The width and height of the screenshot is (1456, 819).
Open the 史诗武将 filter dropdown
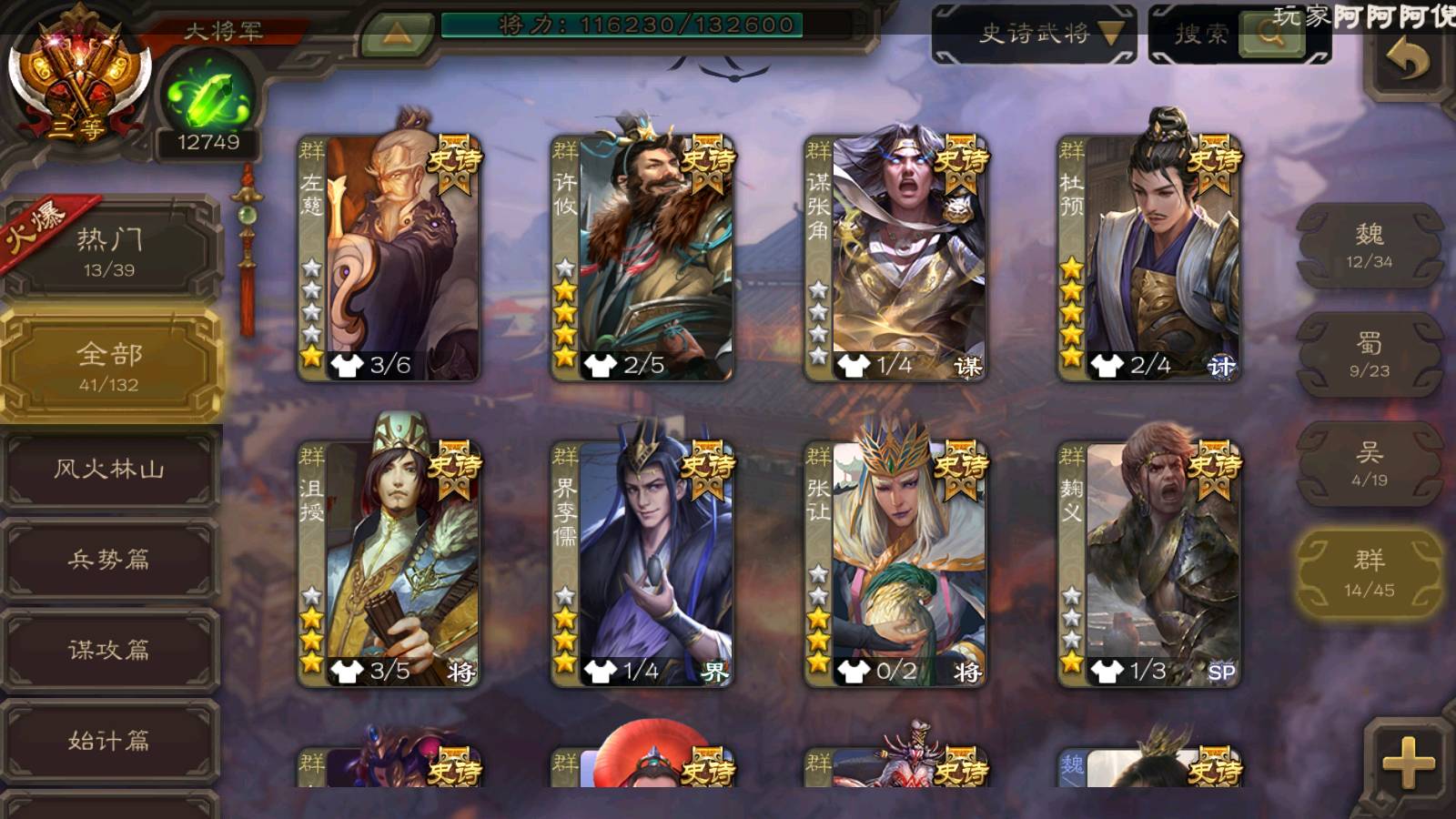[1035, 35]
